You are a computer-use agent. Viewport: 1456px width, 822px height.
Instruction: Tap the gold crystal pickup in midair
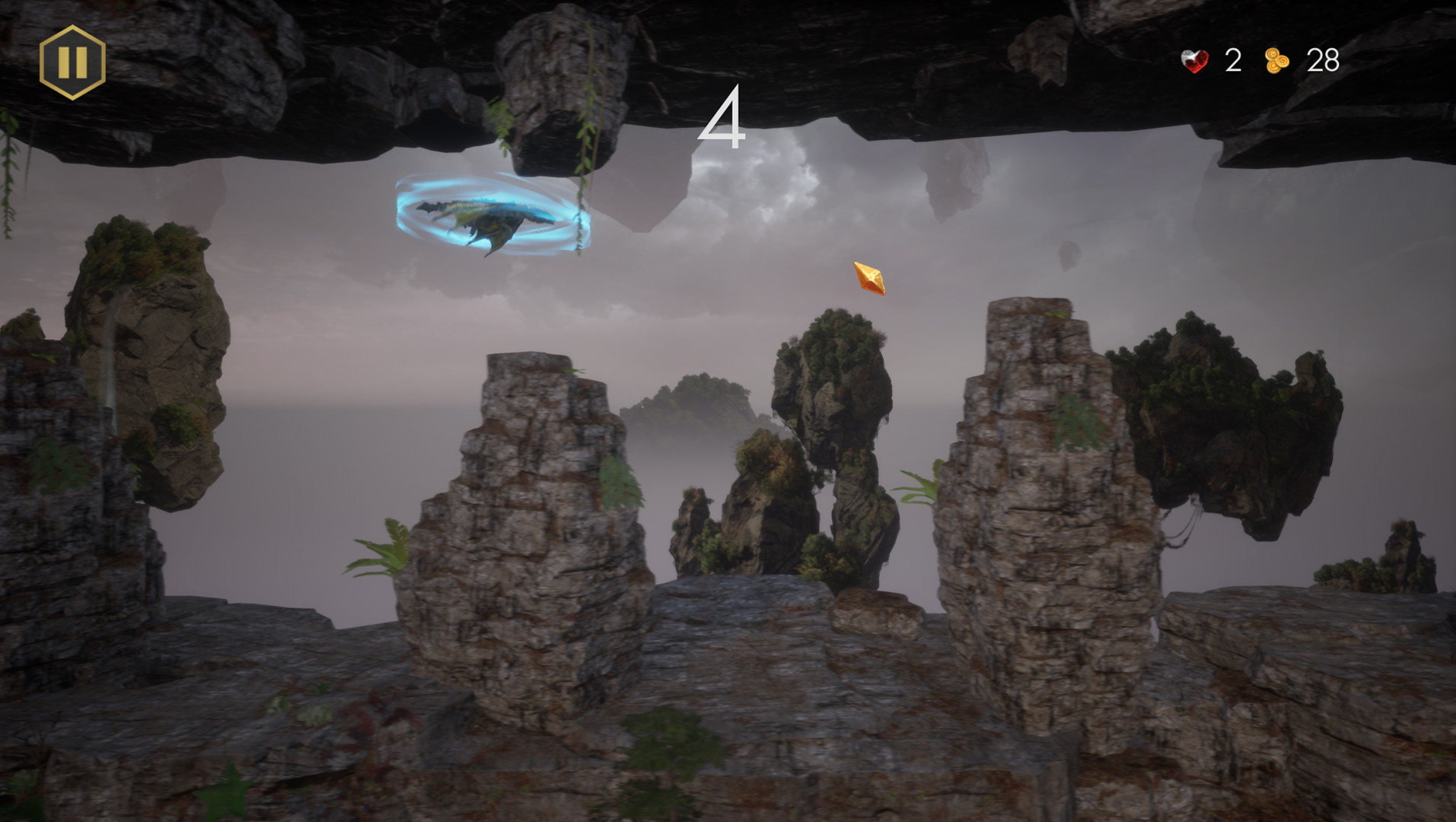click(x=869, y=279)
